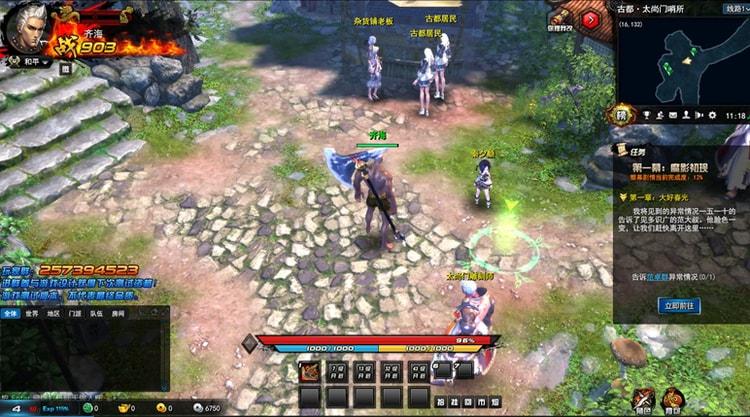Viewport: 750px width, 417px height.
Task: Activate the first skill icon in hotbar
Action: coord(310,372)
